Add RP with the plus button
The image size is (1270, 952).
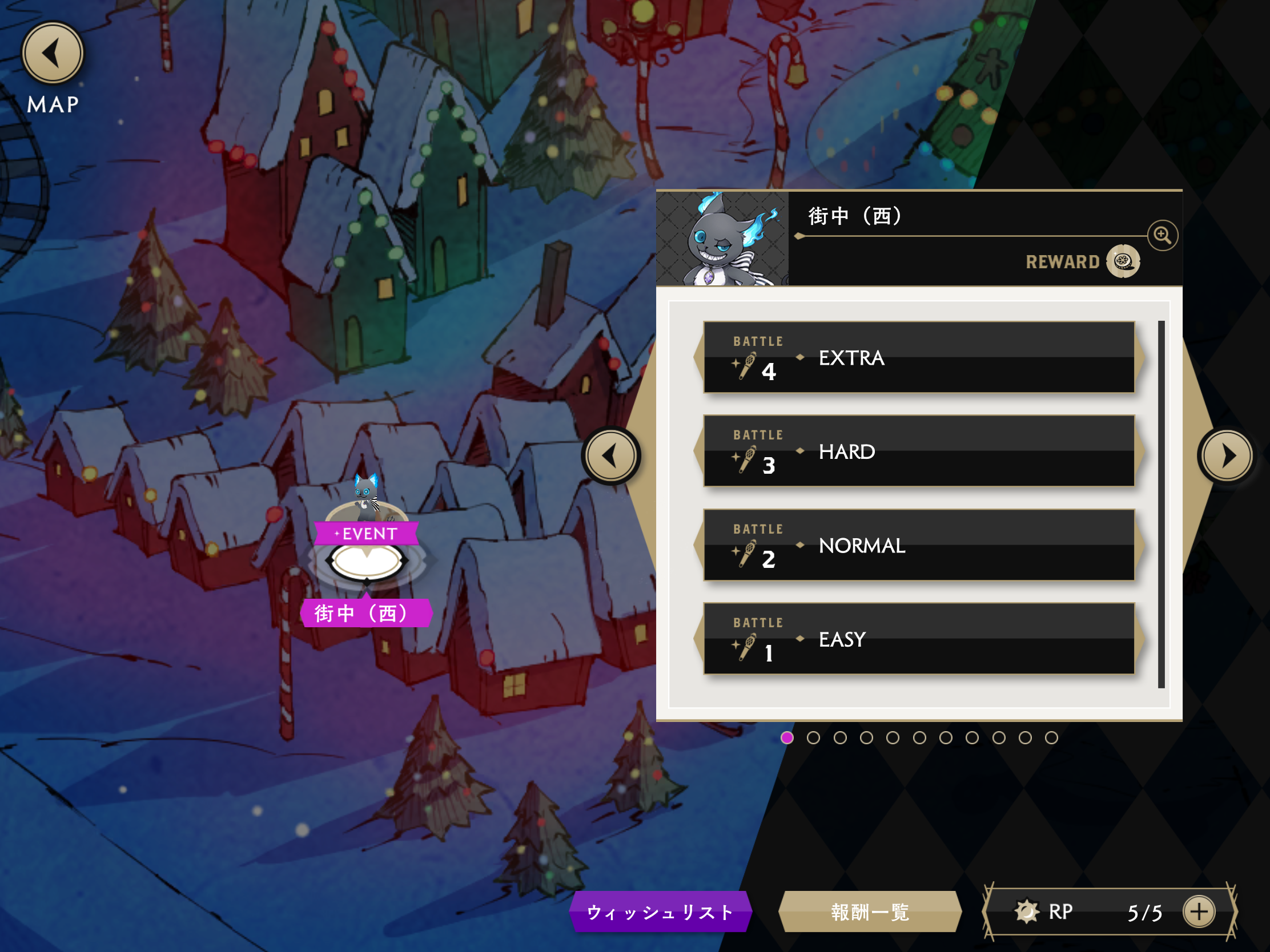click(1199, 912)
